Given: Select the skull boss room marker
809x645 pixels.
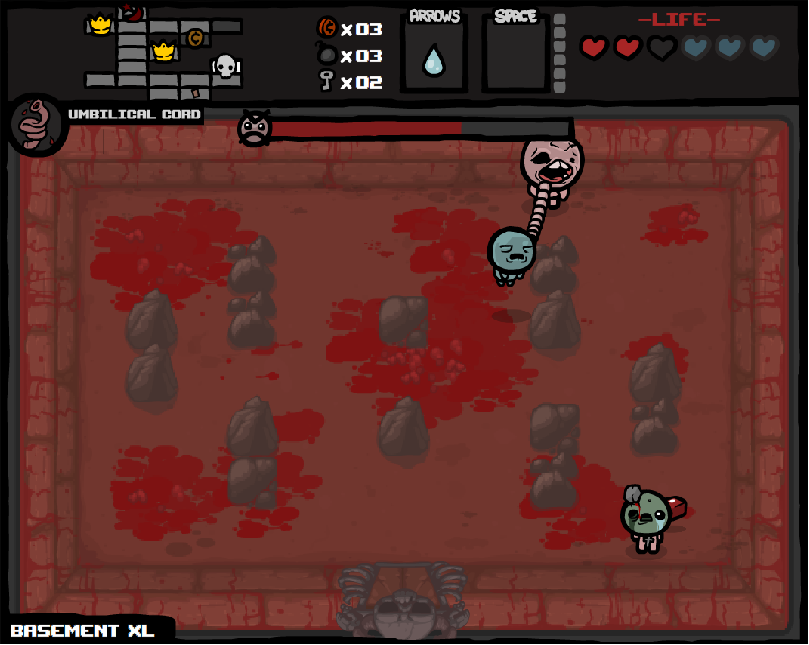Looking at the screenshot, I should pyautogui.click(x=226, y=67).
